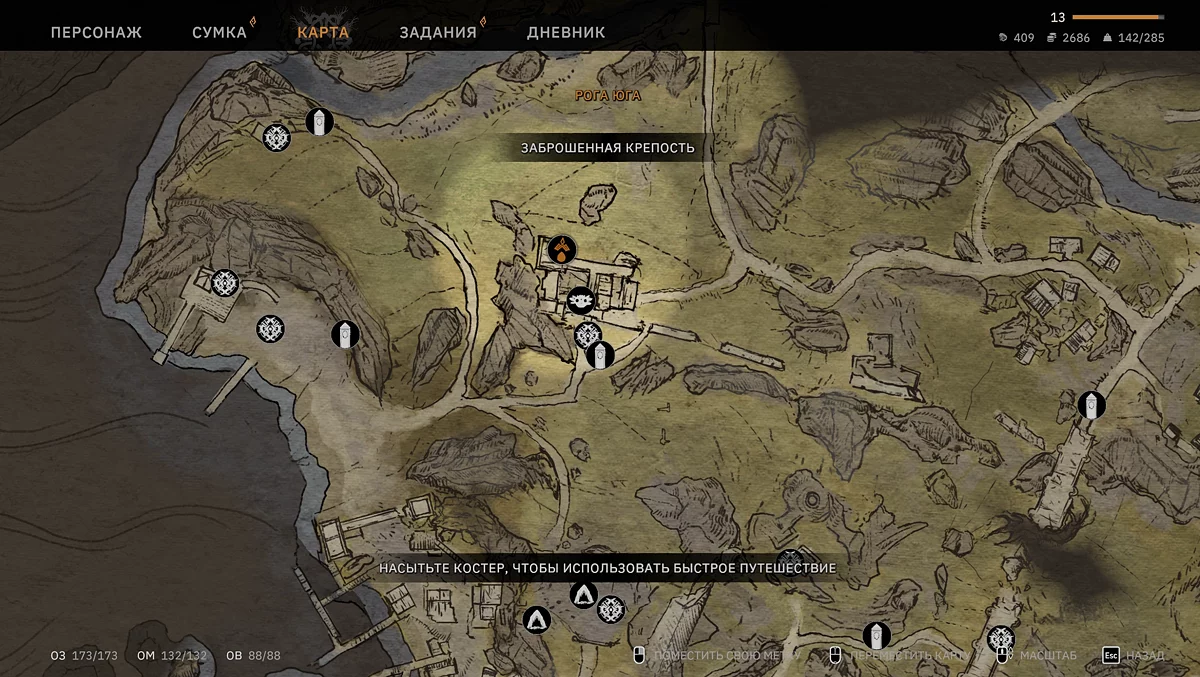Select the Карта tab
The height and width of the screenshot is (677, 1200).
tap(323, 32)
